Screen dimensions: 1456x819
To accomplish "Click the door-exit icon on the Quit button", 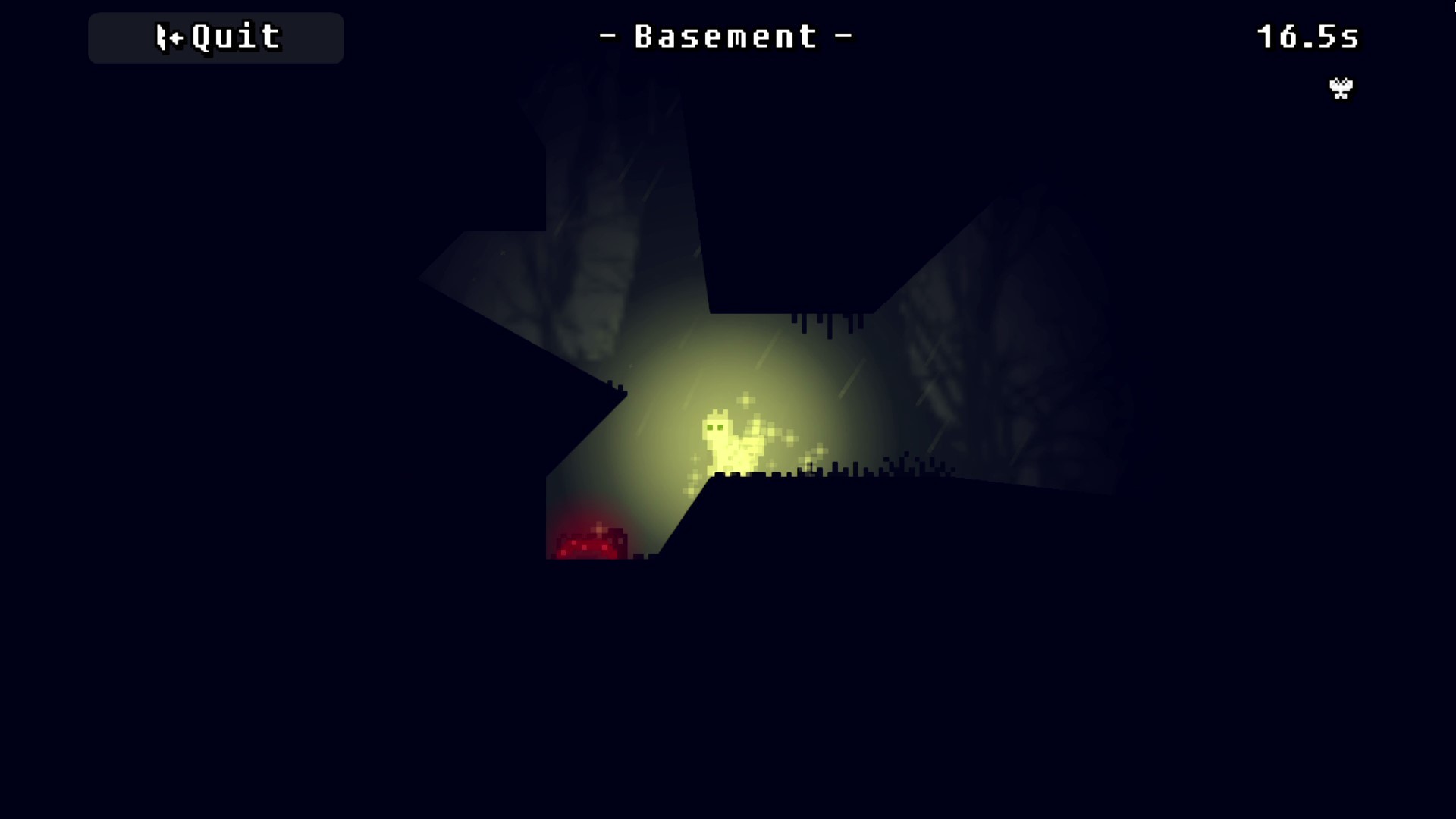I will point(166,36).
